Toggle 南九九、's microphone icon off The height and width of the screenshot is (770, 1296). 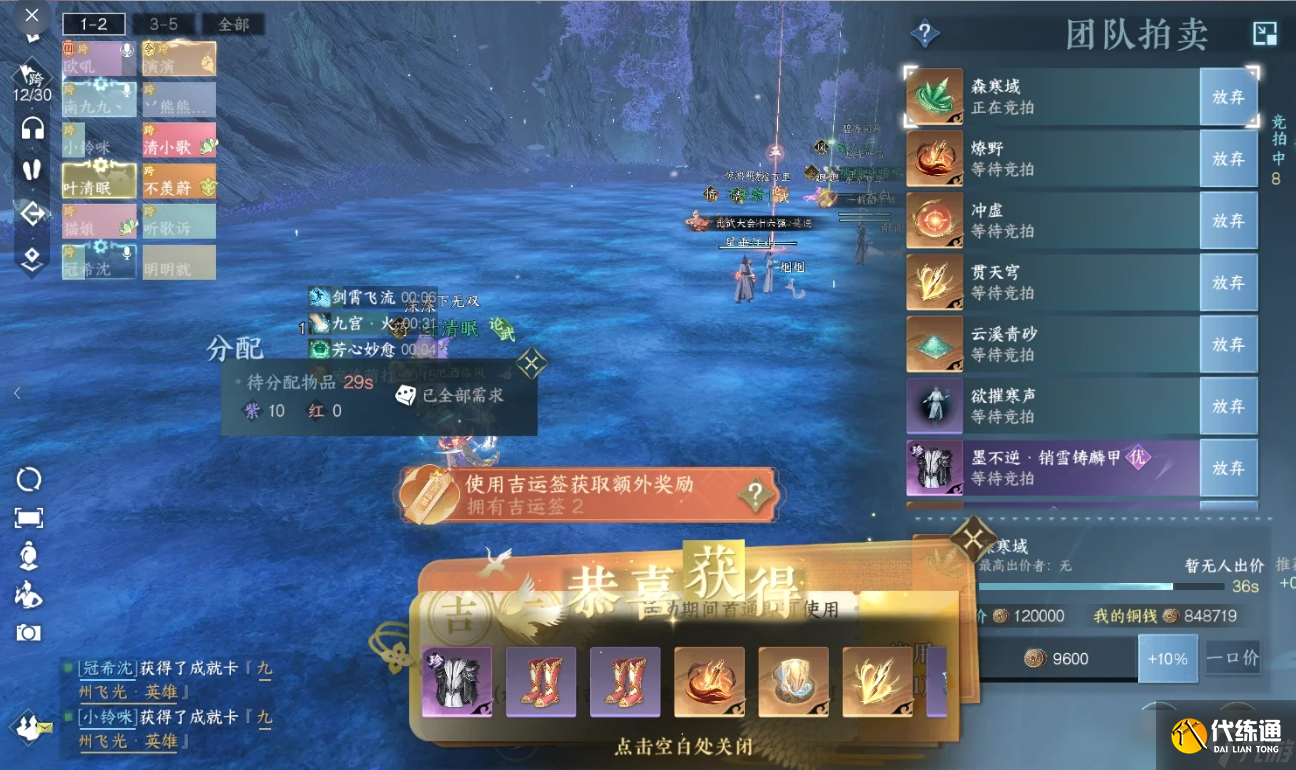point(127,91)
